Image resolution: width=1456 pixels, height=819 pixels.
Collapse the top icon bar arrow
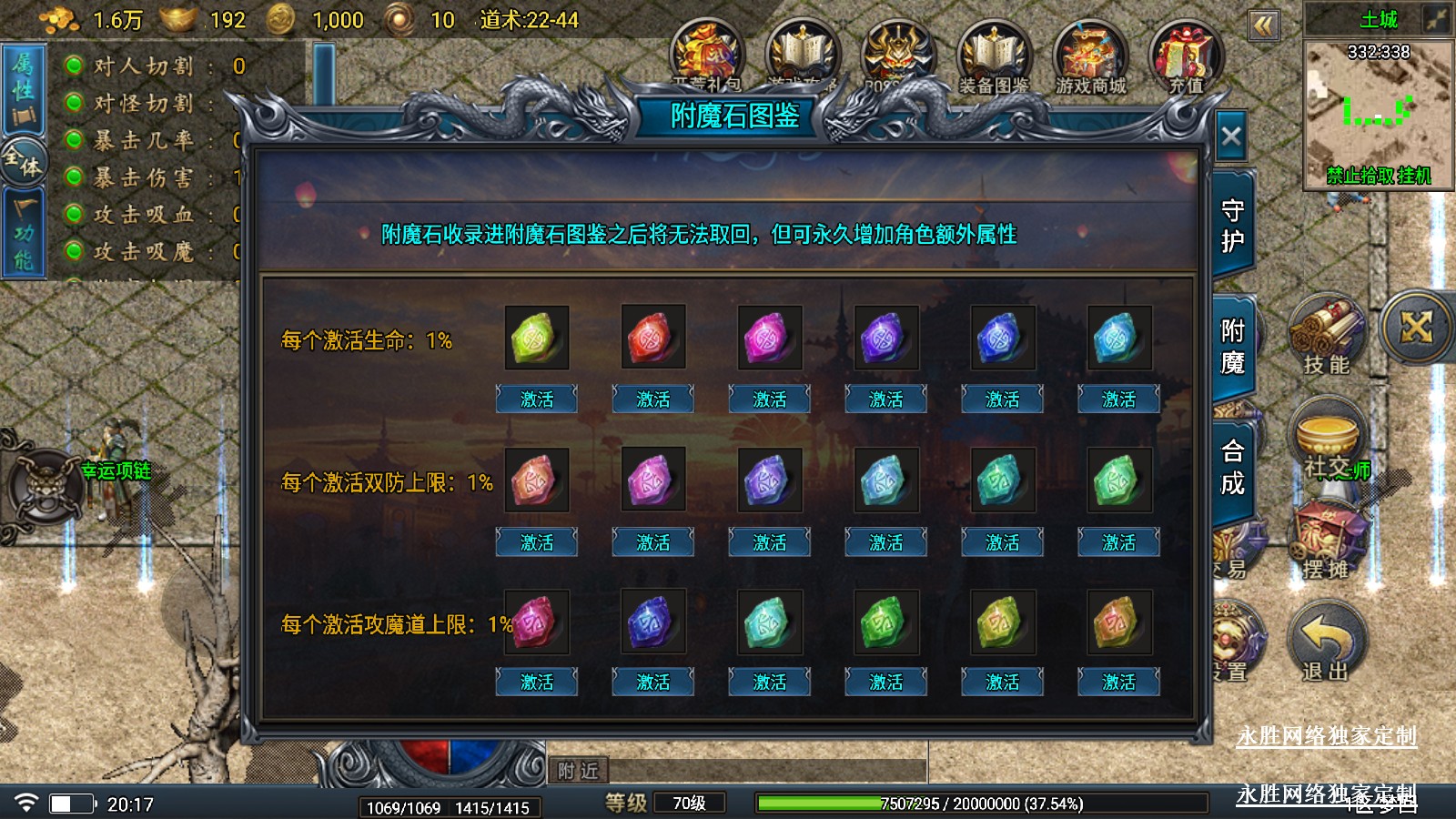pos(1263,25)
